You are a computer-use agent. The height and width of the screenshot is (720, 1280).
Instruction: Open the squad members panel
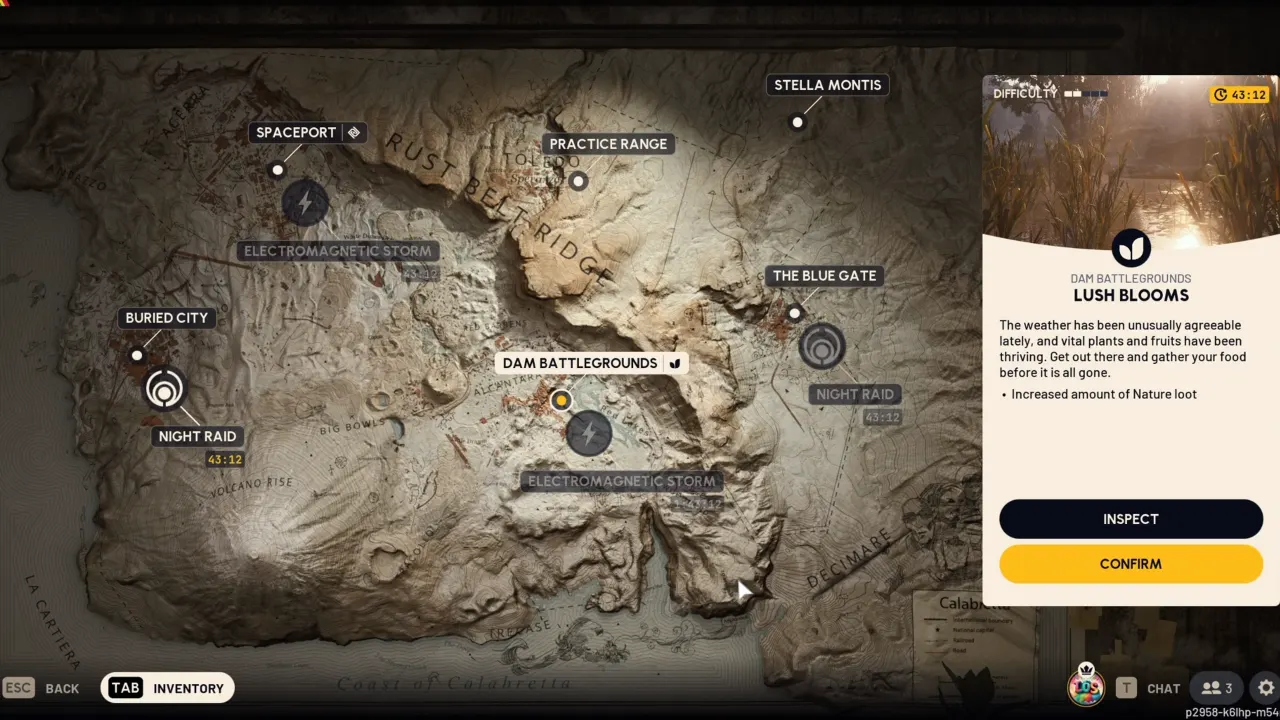pos(1216,688)
